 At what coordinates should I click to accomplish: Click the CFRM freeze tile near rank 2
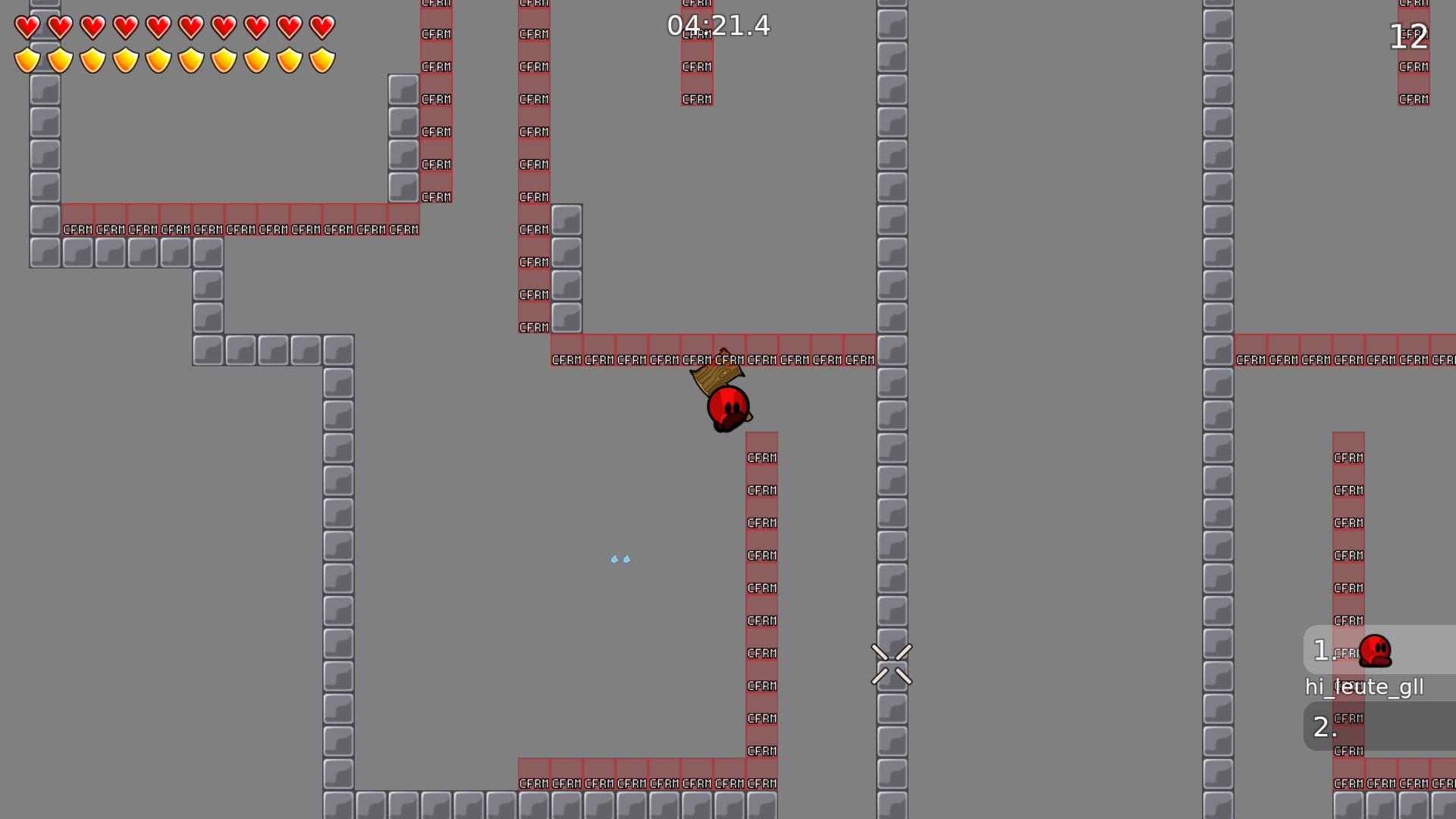point(1348,718)
